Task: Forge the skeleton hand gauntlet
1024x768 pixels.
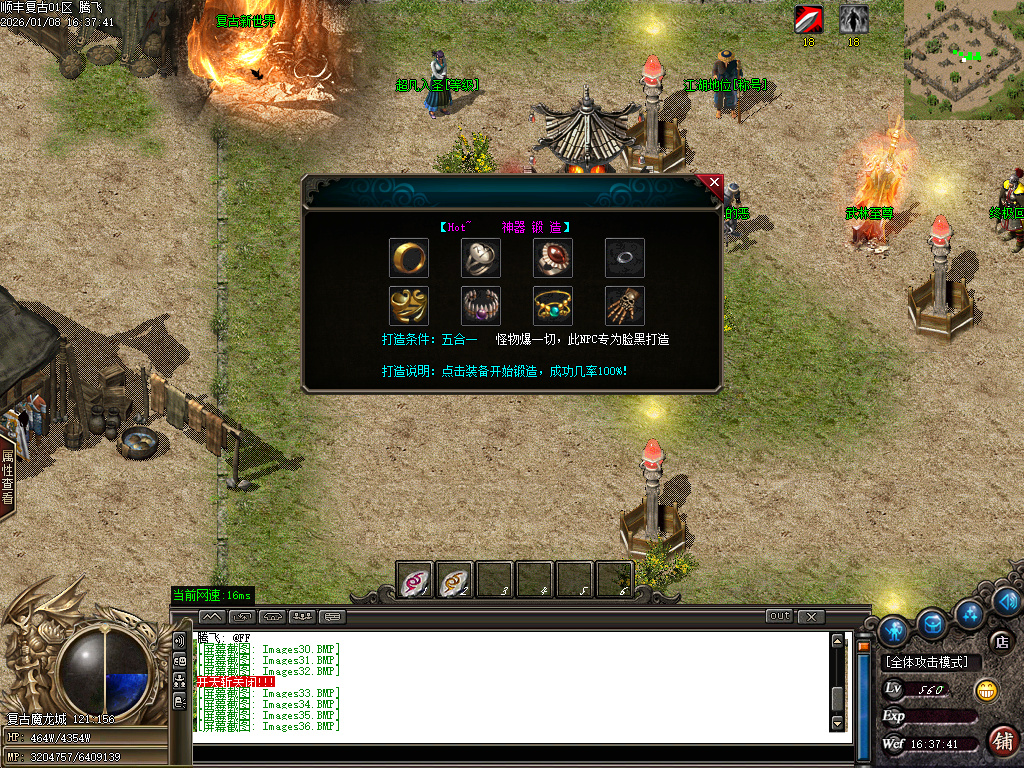Action: (x=624, y=306)
